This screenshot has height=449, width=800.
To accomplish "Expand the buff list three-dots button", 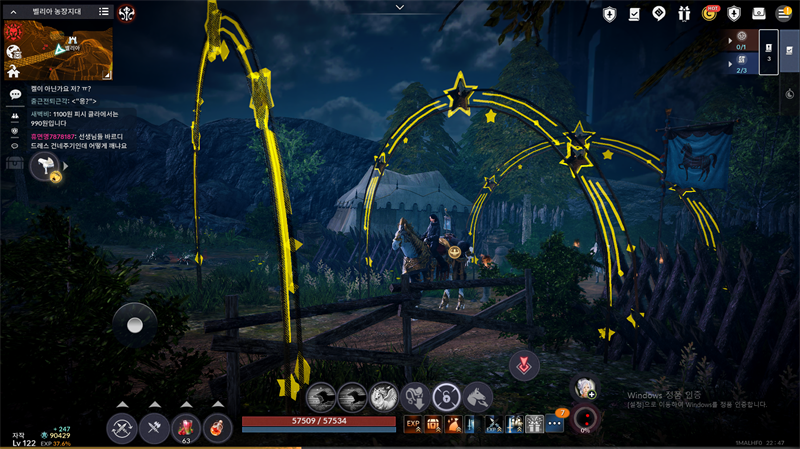I will [x=555, y=424].
